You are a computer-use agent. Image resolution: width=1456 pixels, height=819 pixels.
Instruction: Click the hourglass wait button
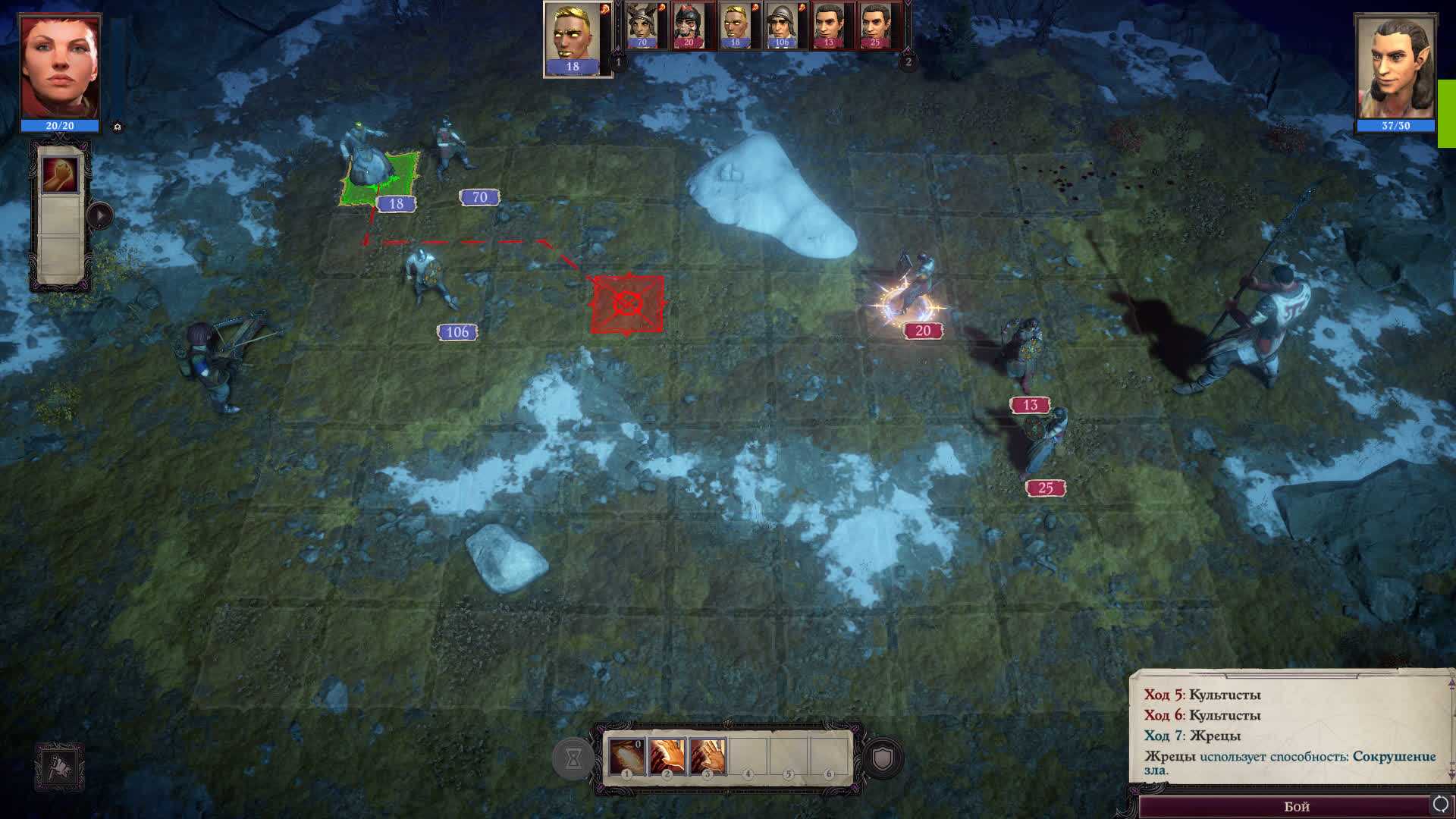(x=573, y=758)
